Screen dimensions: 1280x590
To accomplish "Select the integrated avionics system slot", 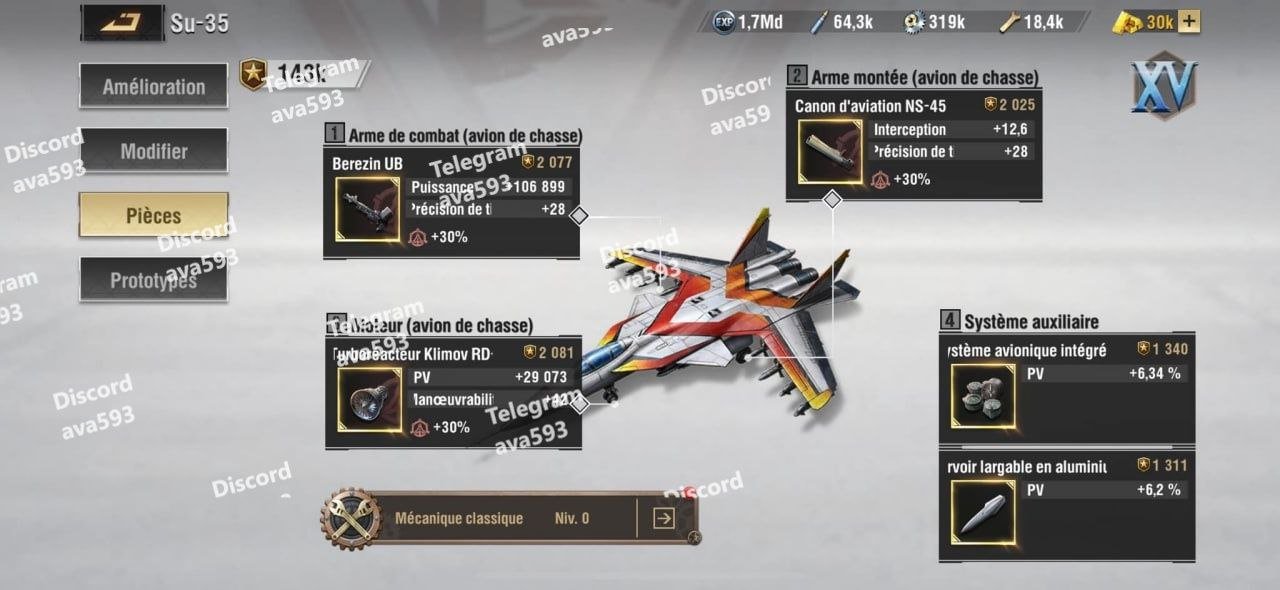I will click(x=980, y=396).
